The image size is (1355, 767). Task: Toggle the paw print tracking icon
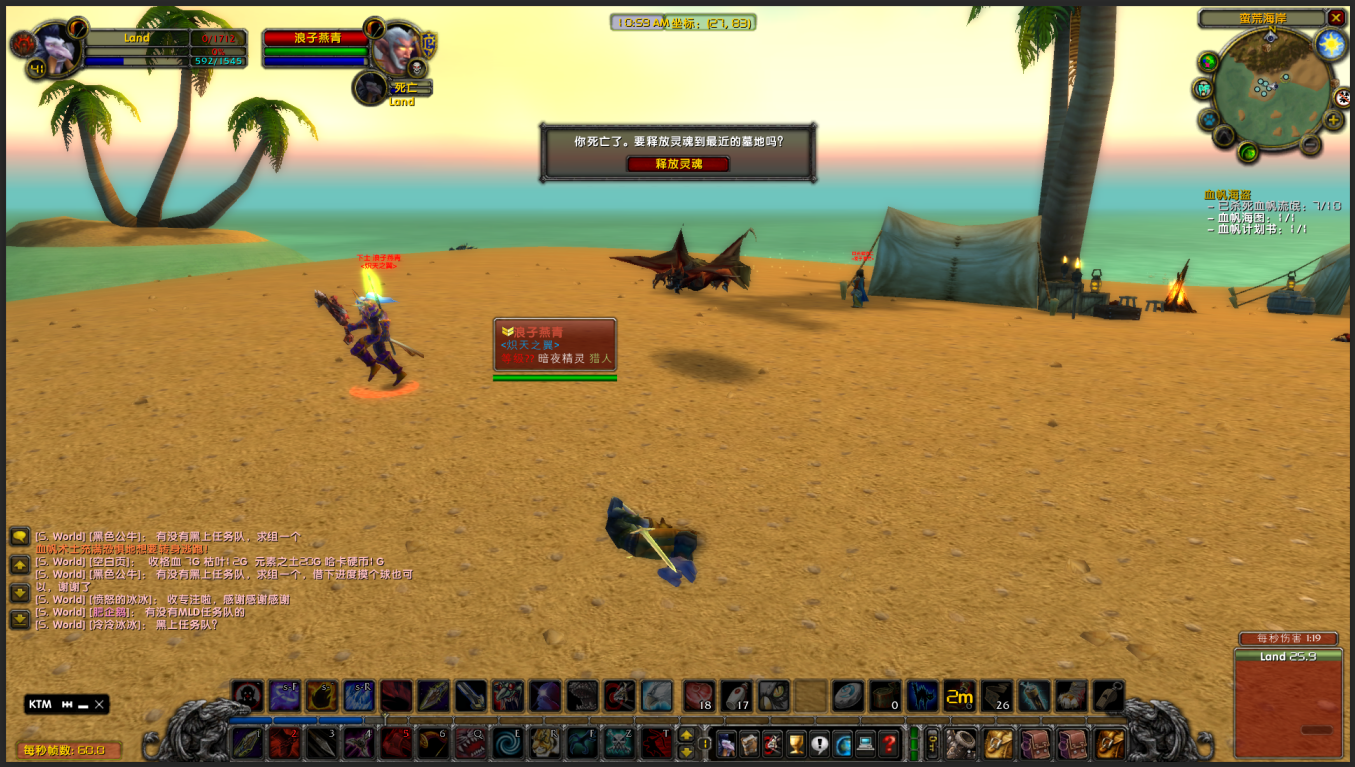click(1208, 119)
